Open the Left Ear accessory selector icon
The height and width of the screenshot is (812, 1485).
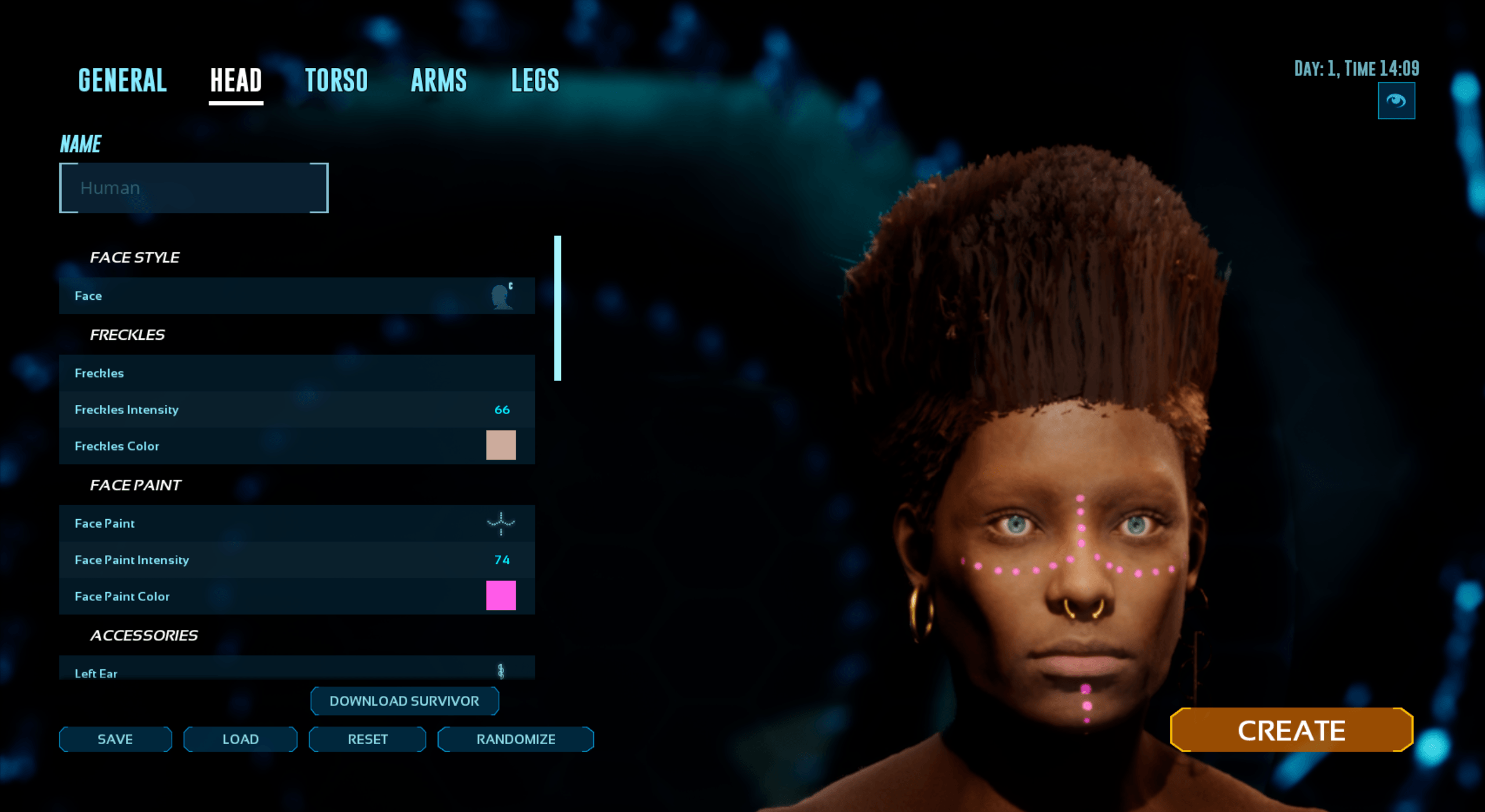pos(501,672)
